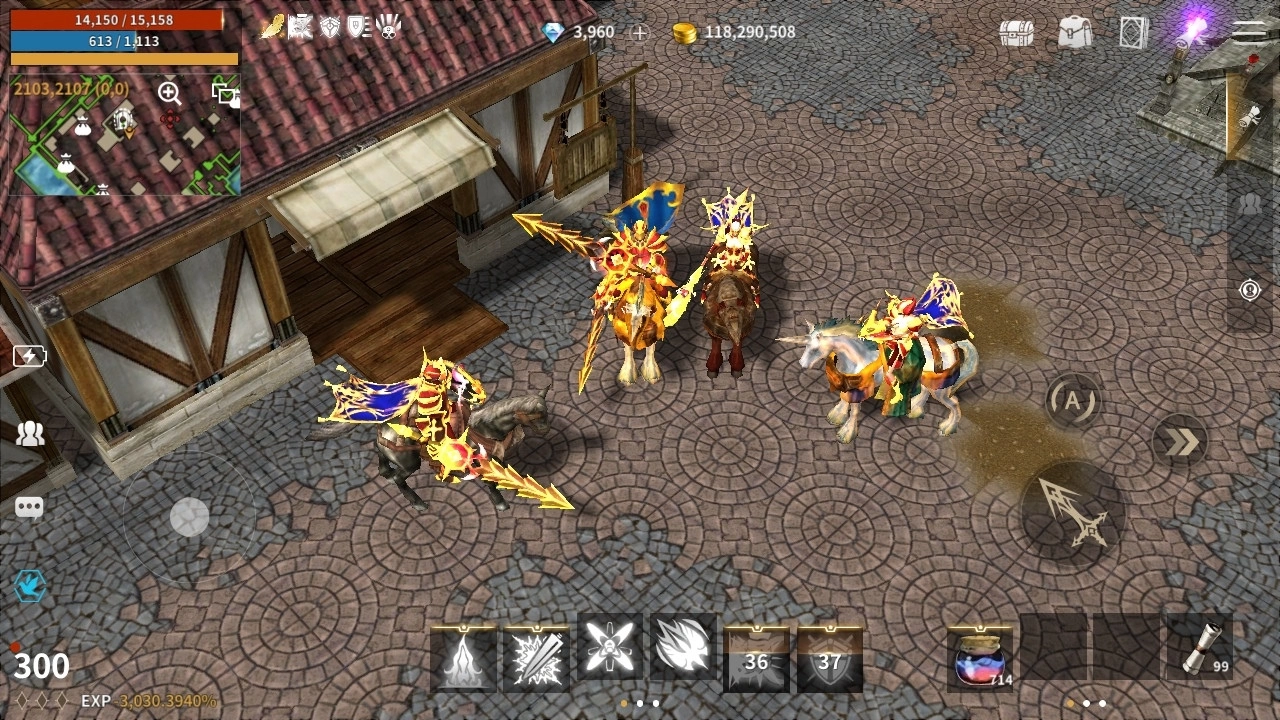
Task: Open the backpack inventory
Action: click(1075, 33)
